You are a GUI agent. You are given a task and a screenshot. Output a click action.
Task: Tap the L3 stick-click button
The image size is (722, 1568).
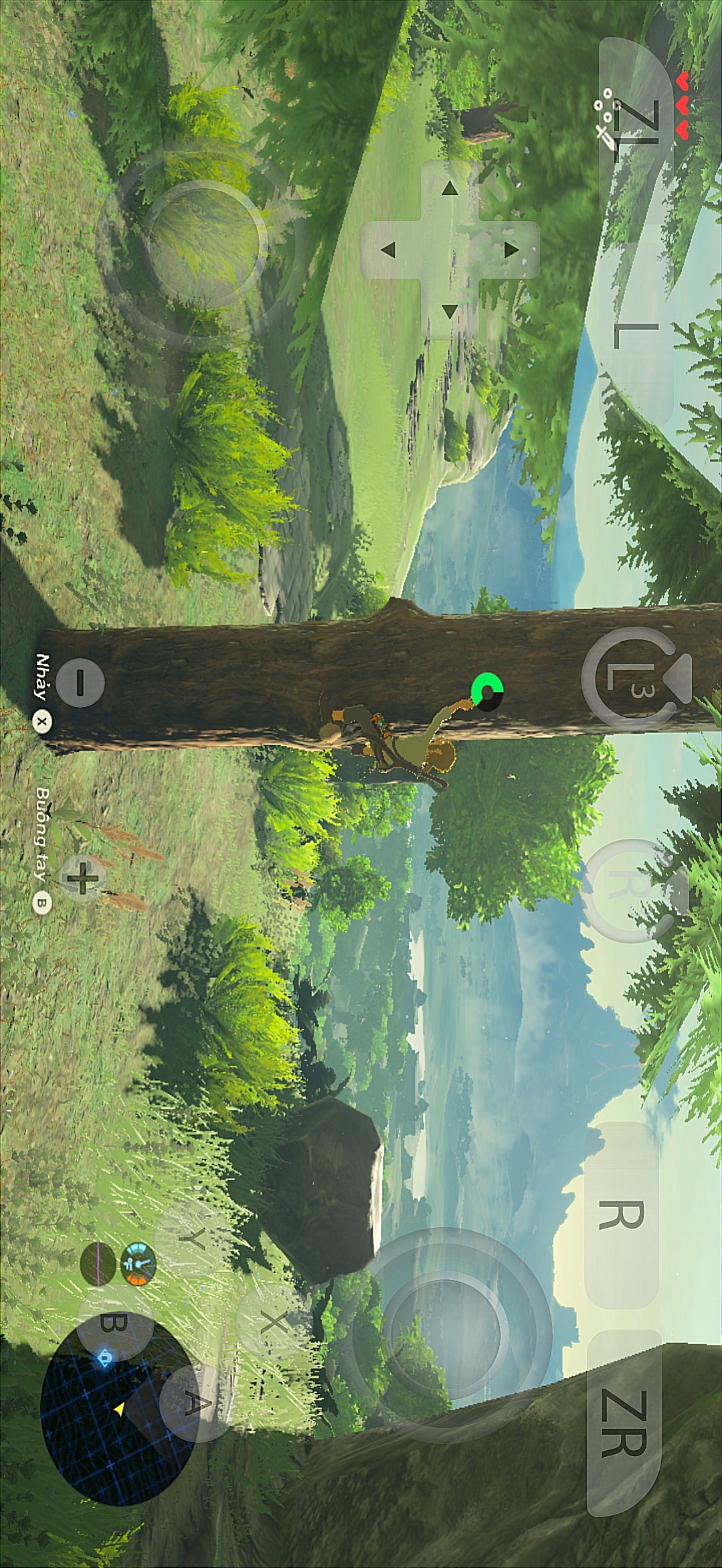click(x=628, y=679)
